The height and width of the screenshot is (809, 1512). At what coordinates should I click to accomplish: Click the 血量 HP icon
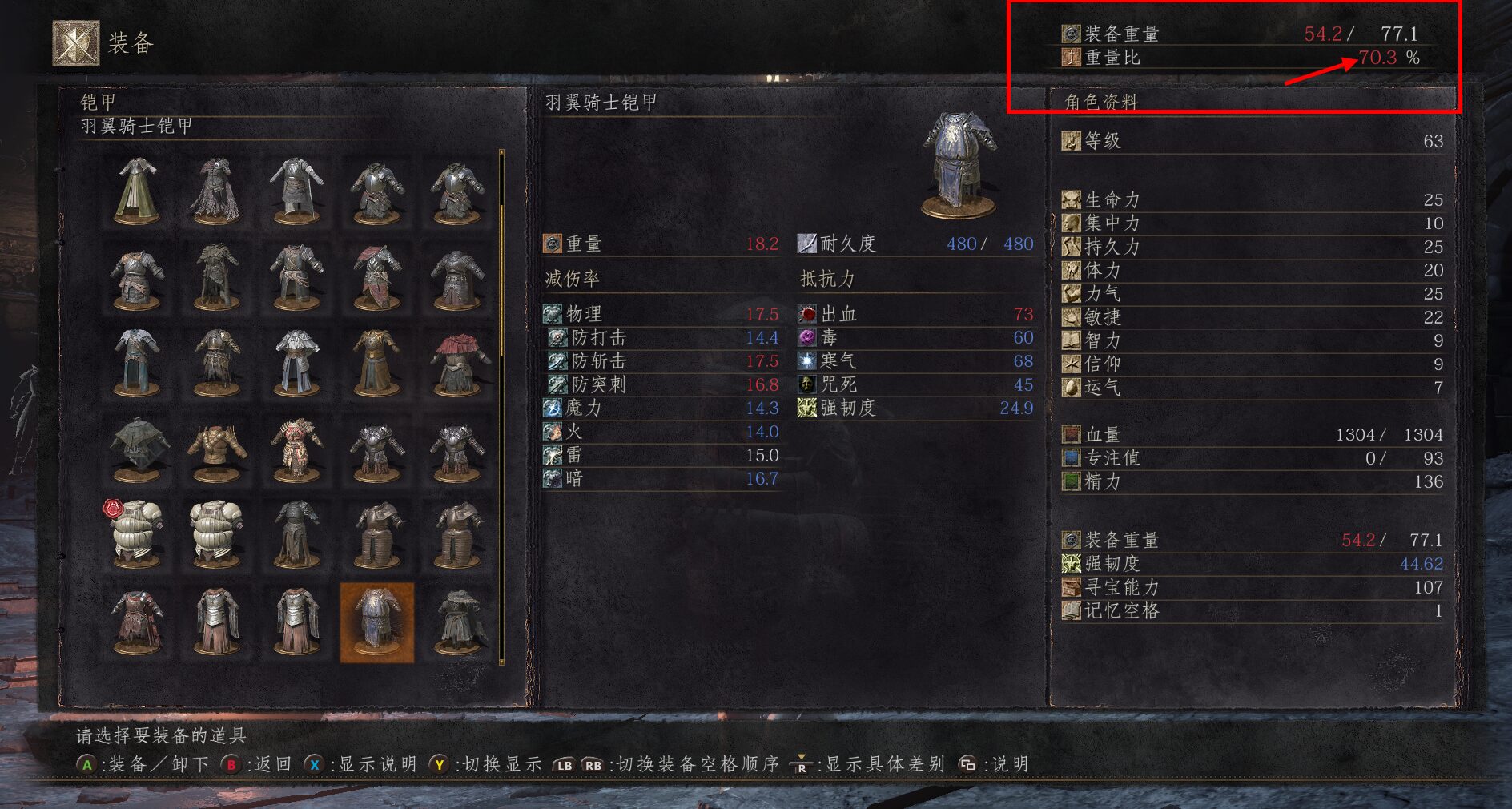(x=1071, y=435)
